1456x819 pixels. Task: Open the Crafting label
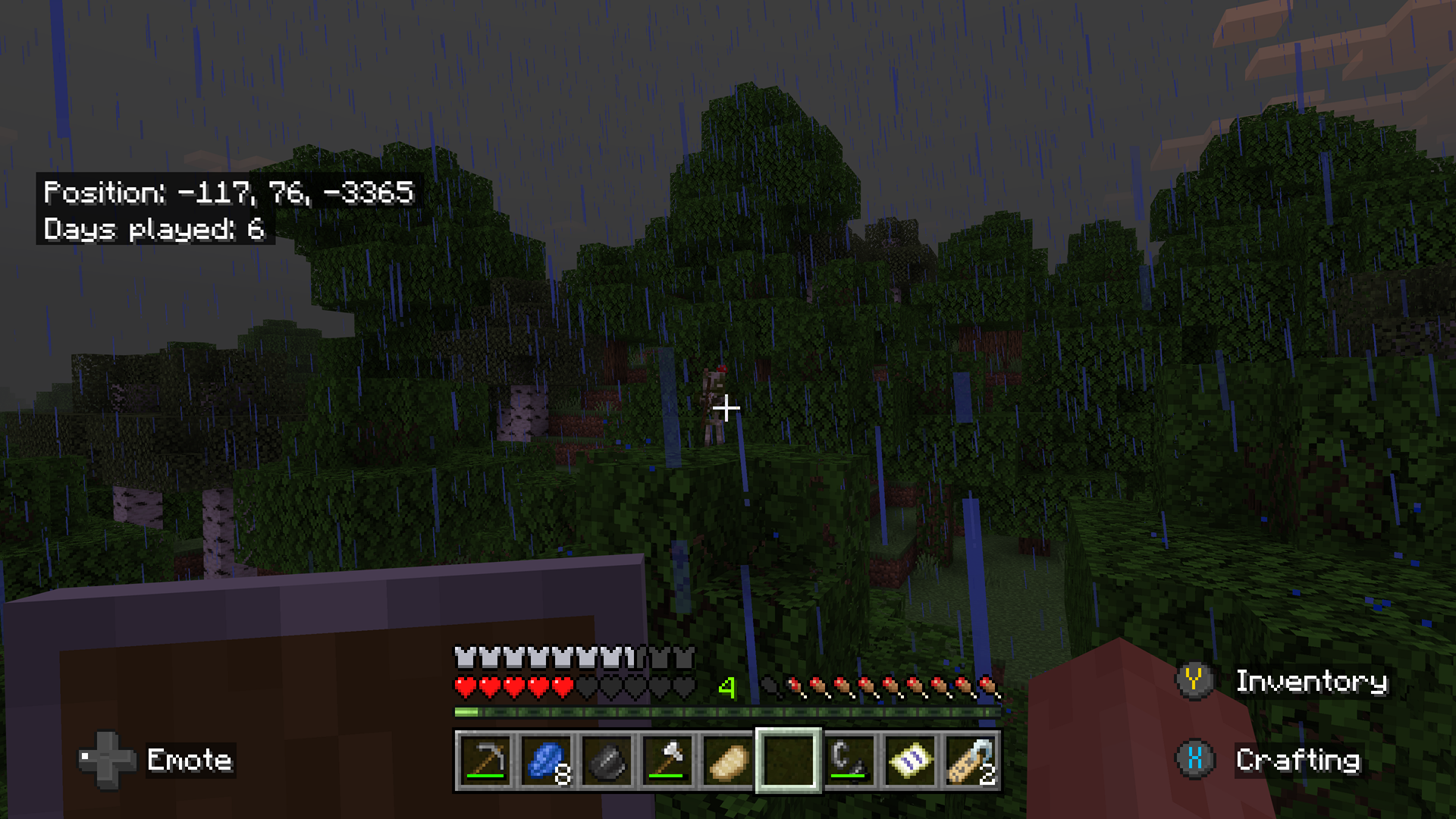(x=1298, y=761)
